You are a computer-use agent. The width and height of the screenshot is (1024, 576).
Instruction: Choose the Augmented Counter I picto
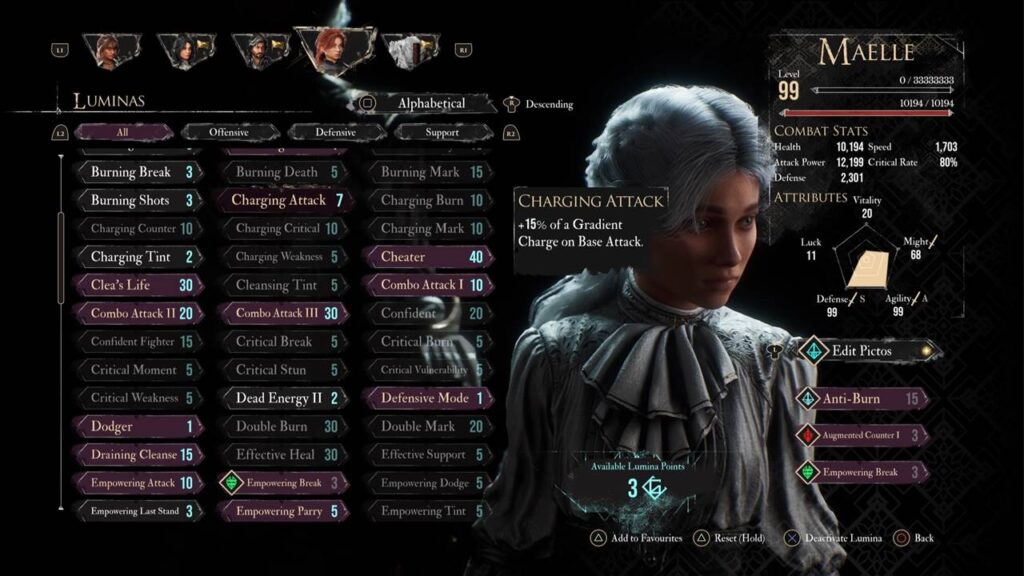tap(863, 436)
